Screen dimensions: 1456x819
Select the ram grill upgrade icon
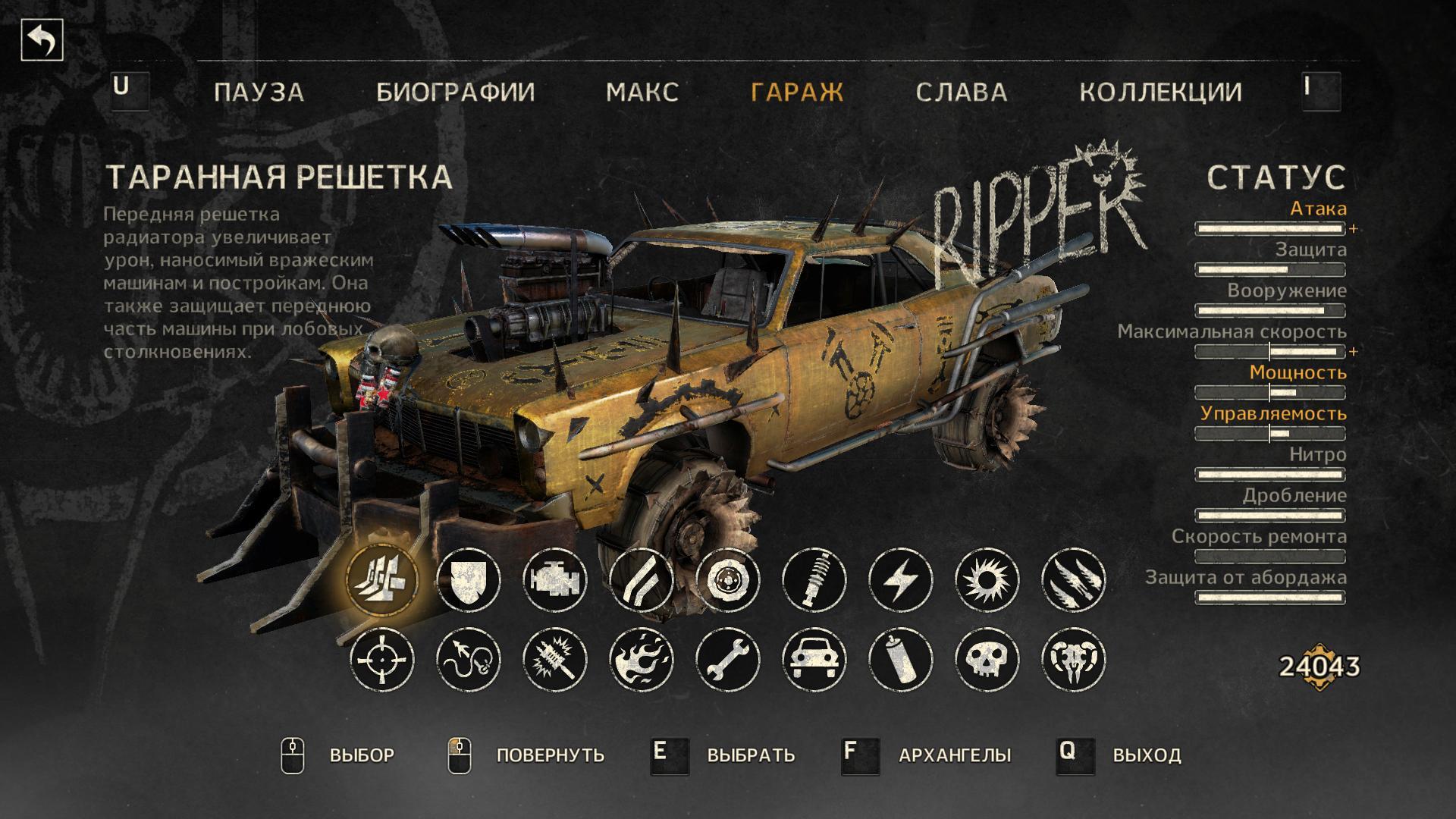click(x=382, y=581)
